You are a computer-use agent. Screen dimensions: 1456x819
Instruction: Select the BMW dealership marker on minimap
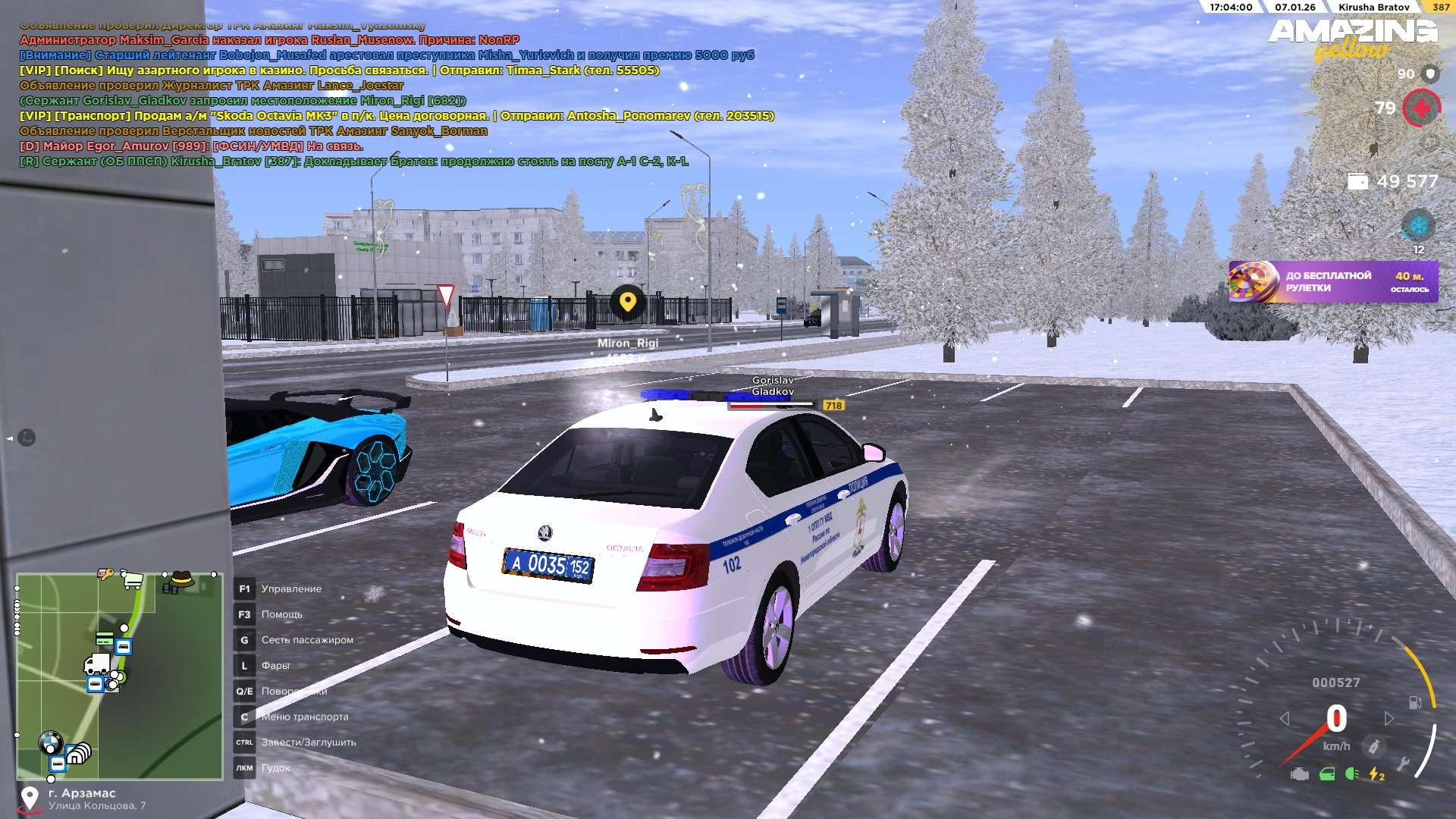pyautogui.click(x=51, y=742)
